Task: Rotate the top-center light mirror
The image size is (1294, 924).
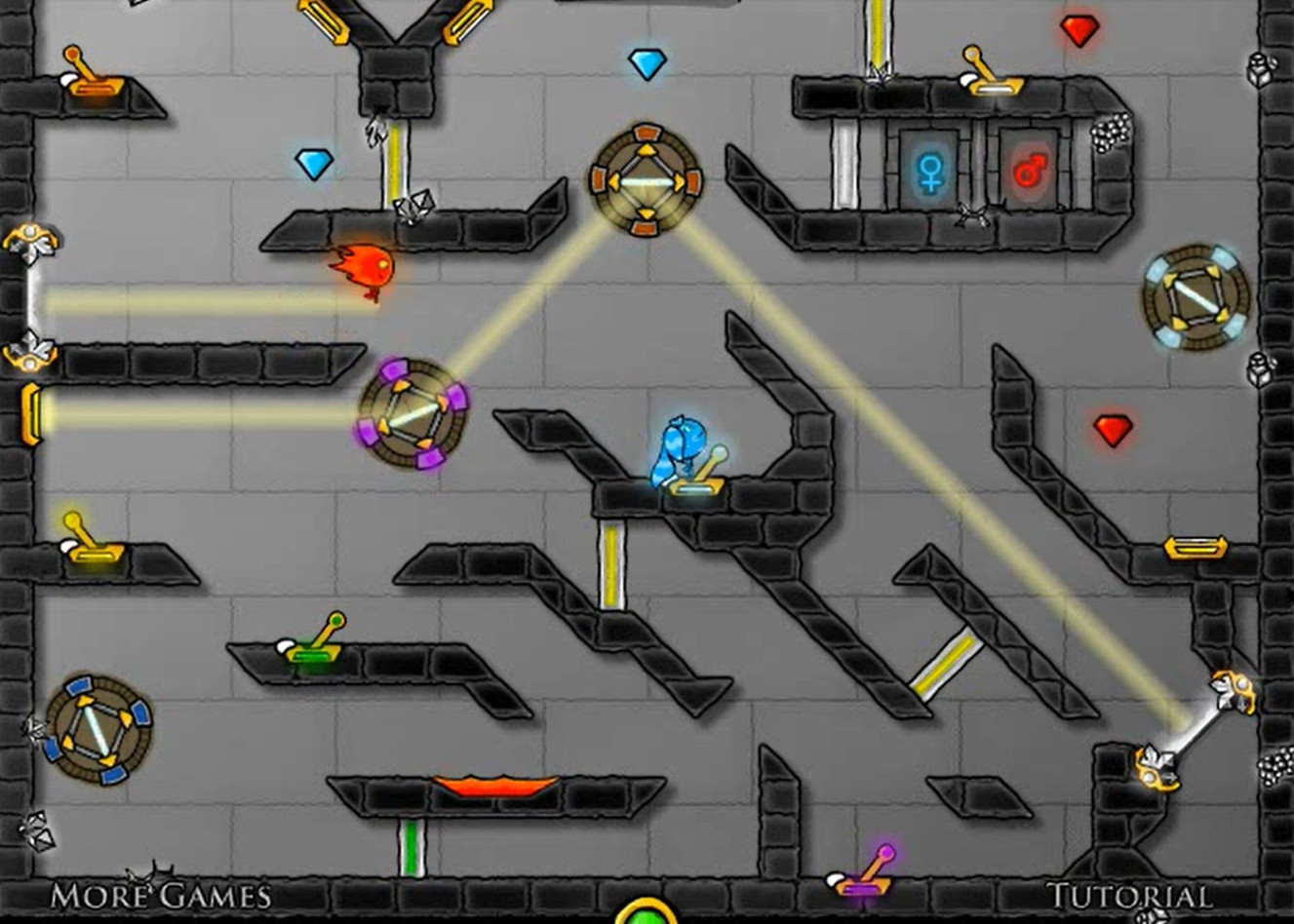Action: [x=647, y=178]
